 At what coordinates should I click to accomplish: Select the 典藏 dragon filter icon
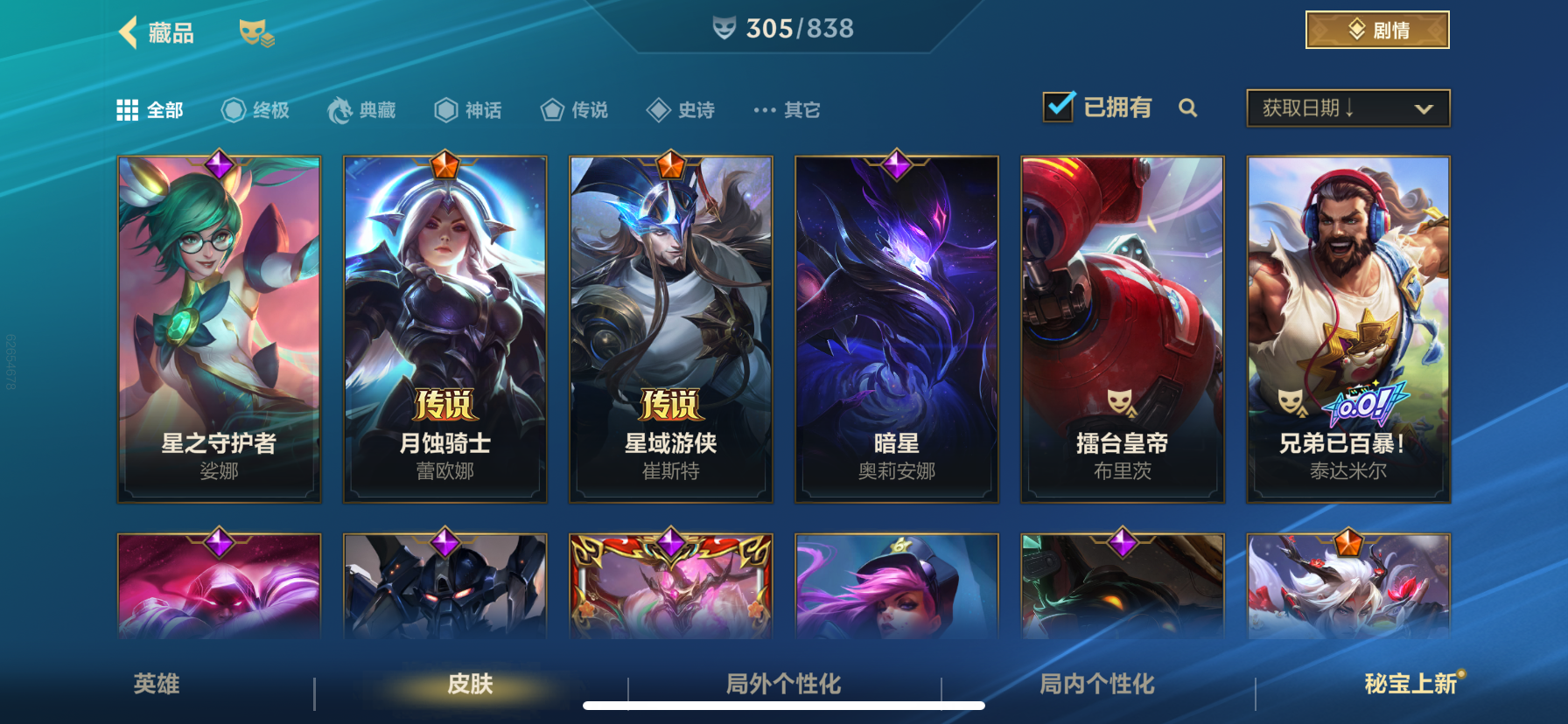[340, 108]
